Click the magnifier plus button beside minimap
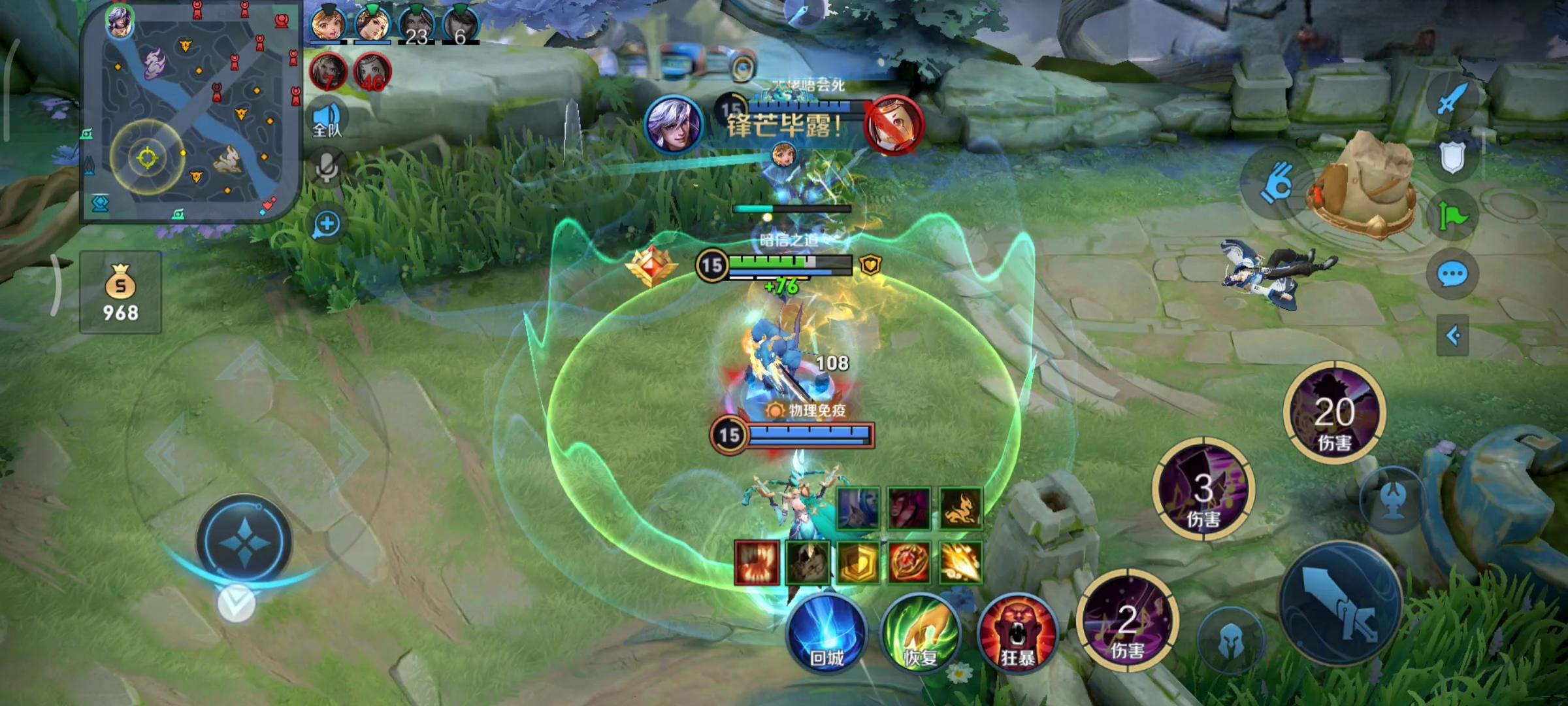Image resolution: width=1568 pixels, height=706 pixels. tap(327, 224)
